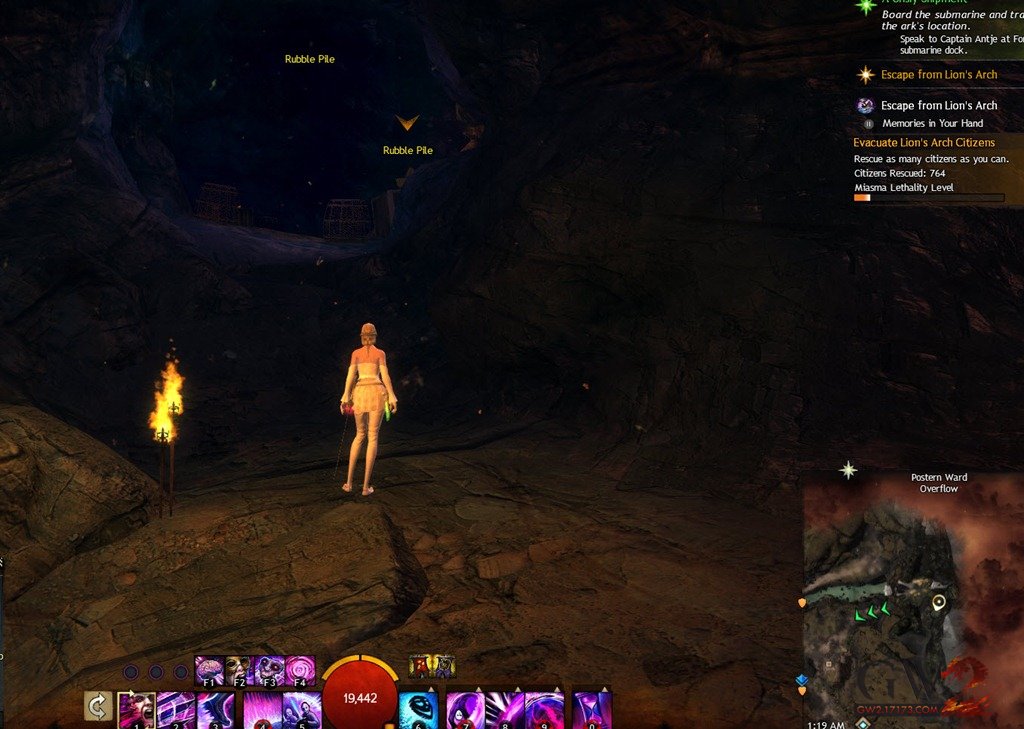Use the elite skill in slot 0
The image size is (1024, 729).
click(592, 710)
